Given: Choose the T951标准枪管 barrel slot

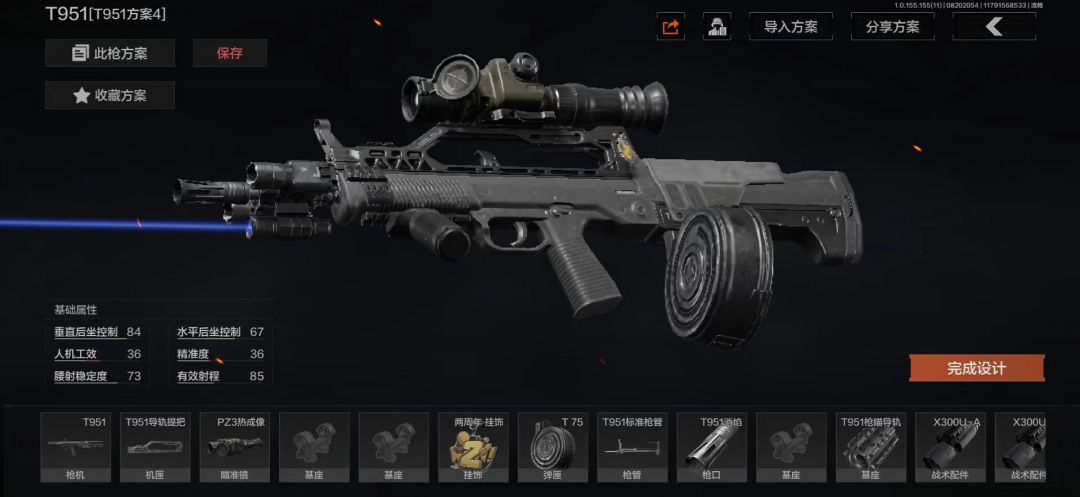Looking at the screenshot, I should (x=631, y=448).
